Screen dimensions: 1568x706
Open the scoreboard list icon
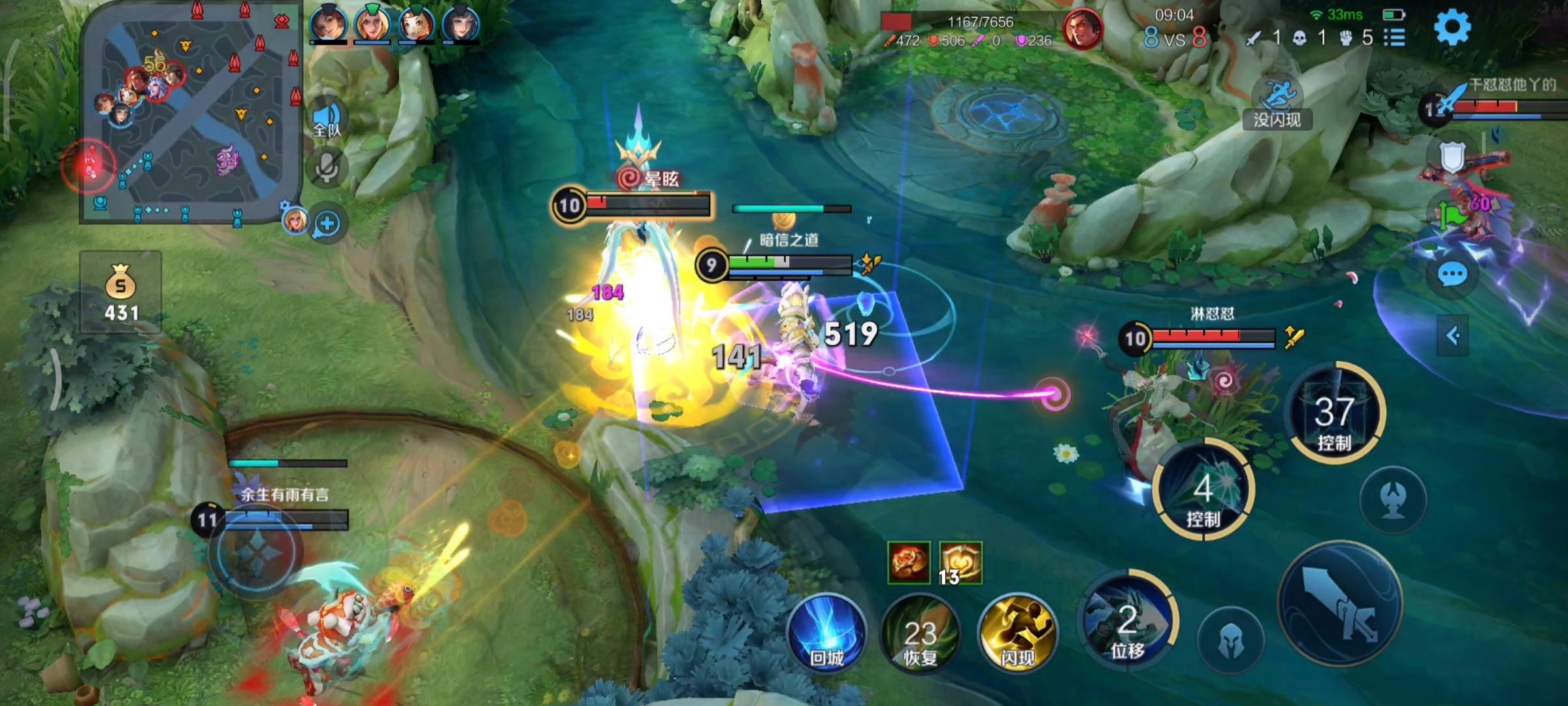(x=1394, y=38)
